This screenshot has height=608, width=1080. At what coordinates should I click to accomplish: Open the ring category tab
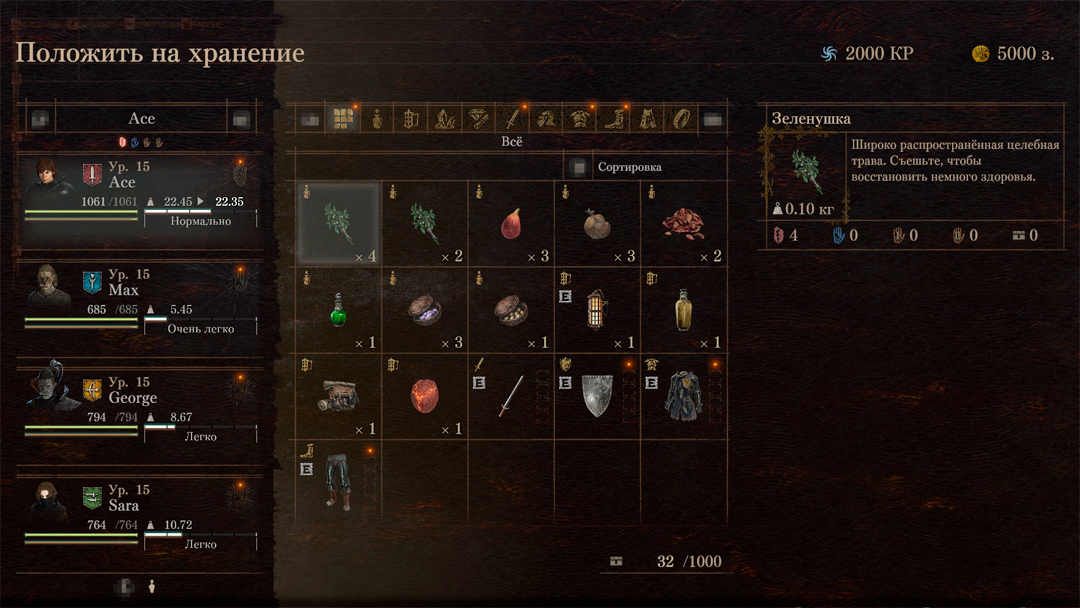click(x=680, y=119)
